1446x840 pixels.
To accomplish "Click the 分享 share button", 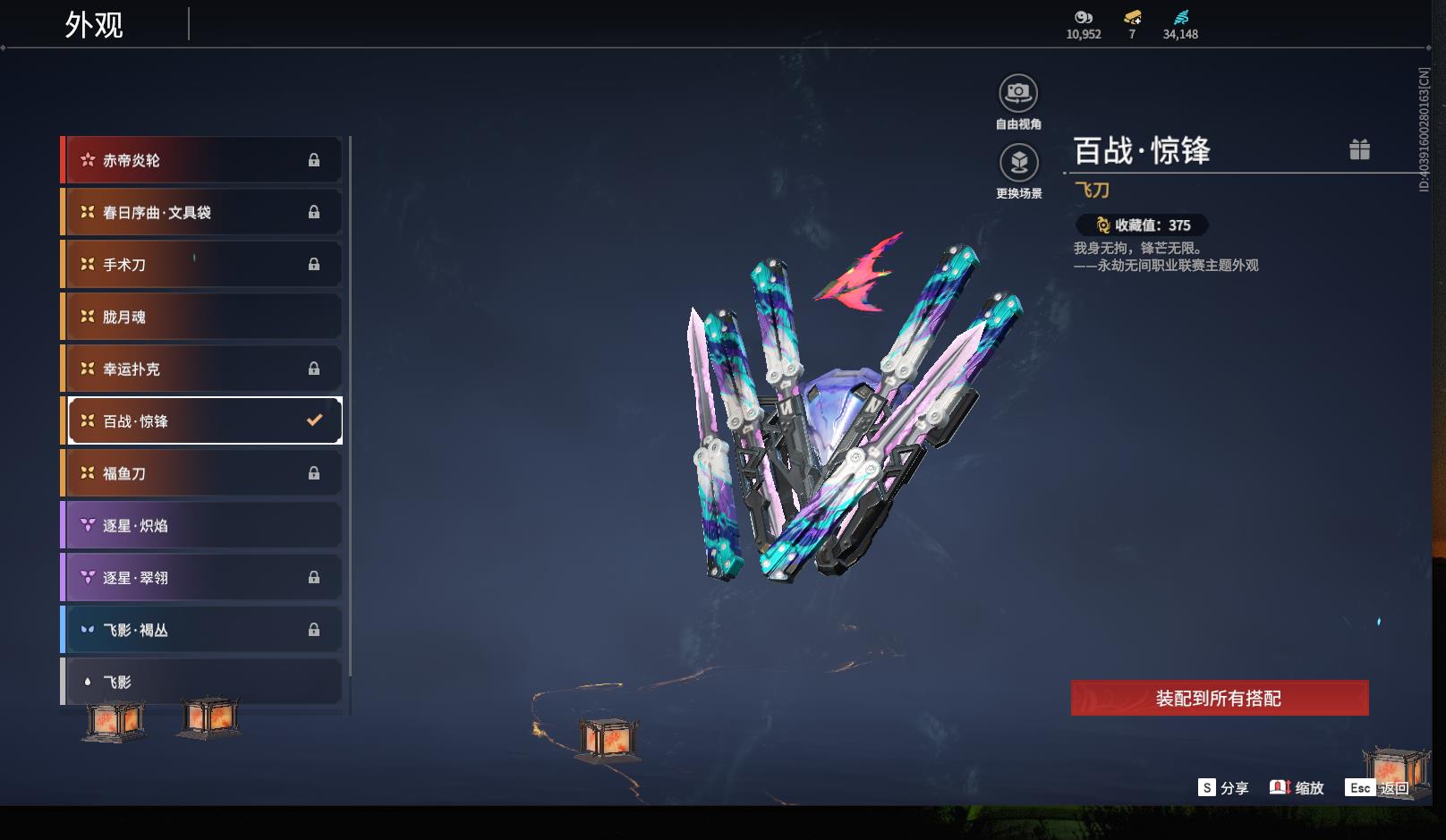I will pyautogui.click(x=1223, y=787).
